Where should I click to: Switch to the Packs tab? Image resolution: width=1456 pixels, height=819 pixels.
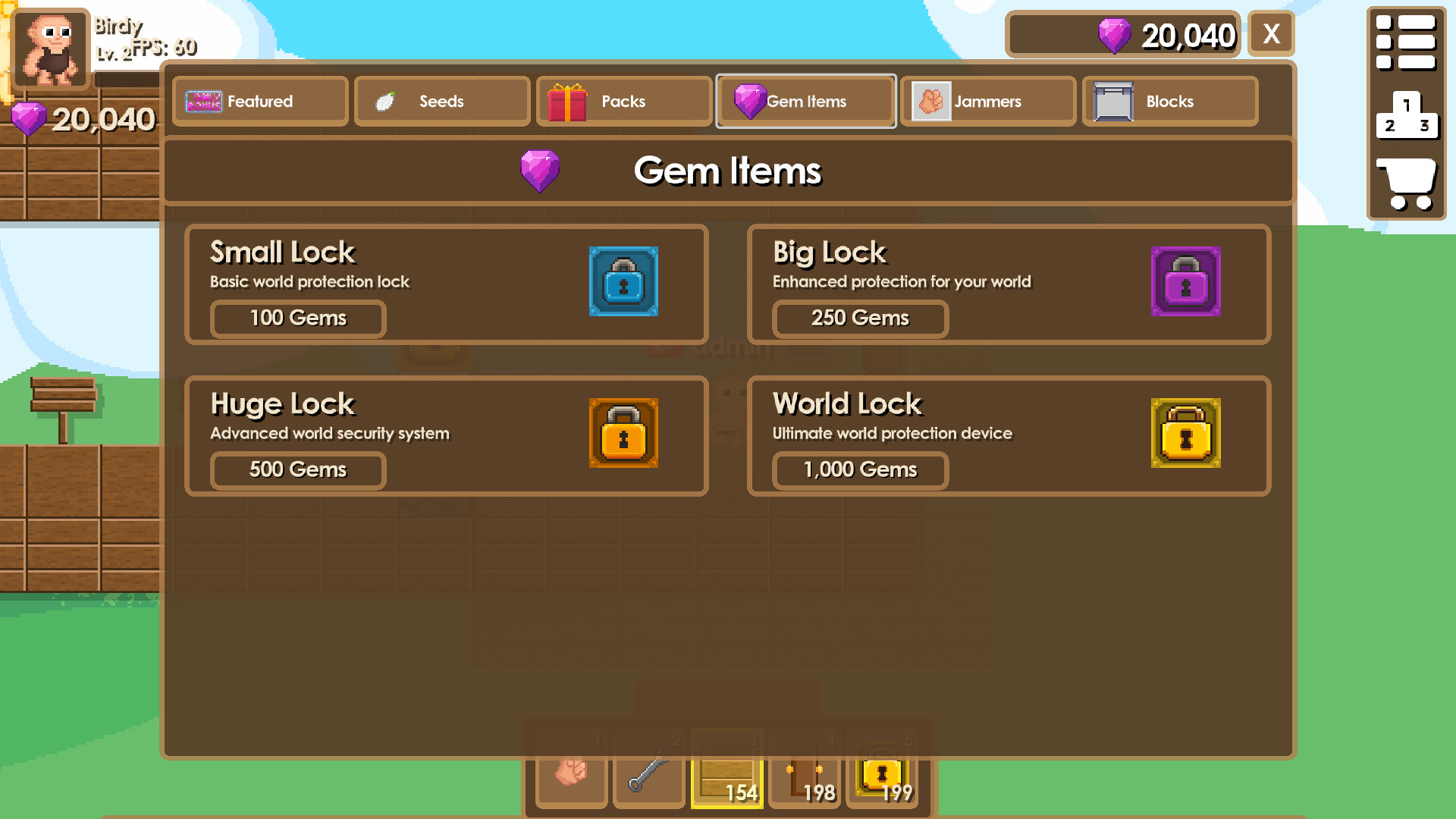623,101
